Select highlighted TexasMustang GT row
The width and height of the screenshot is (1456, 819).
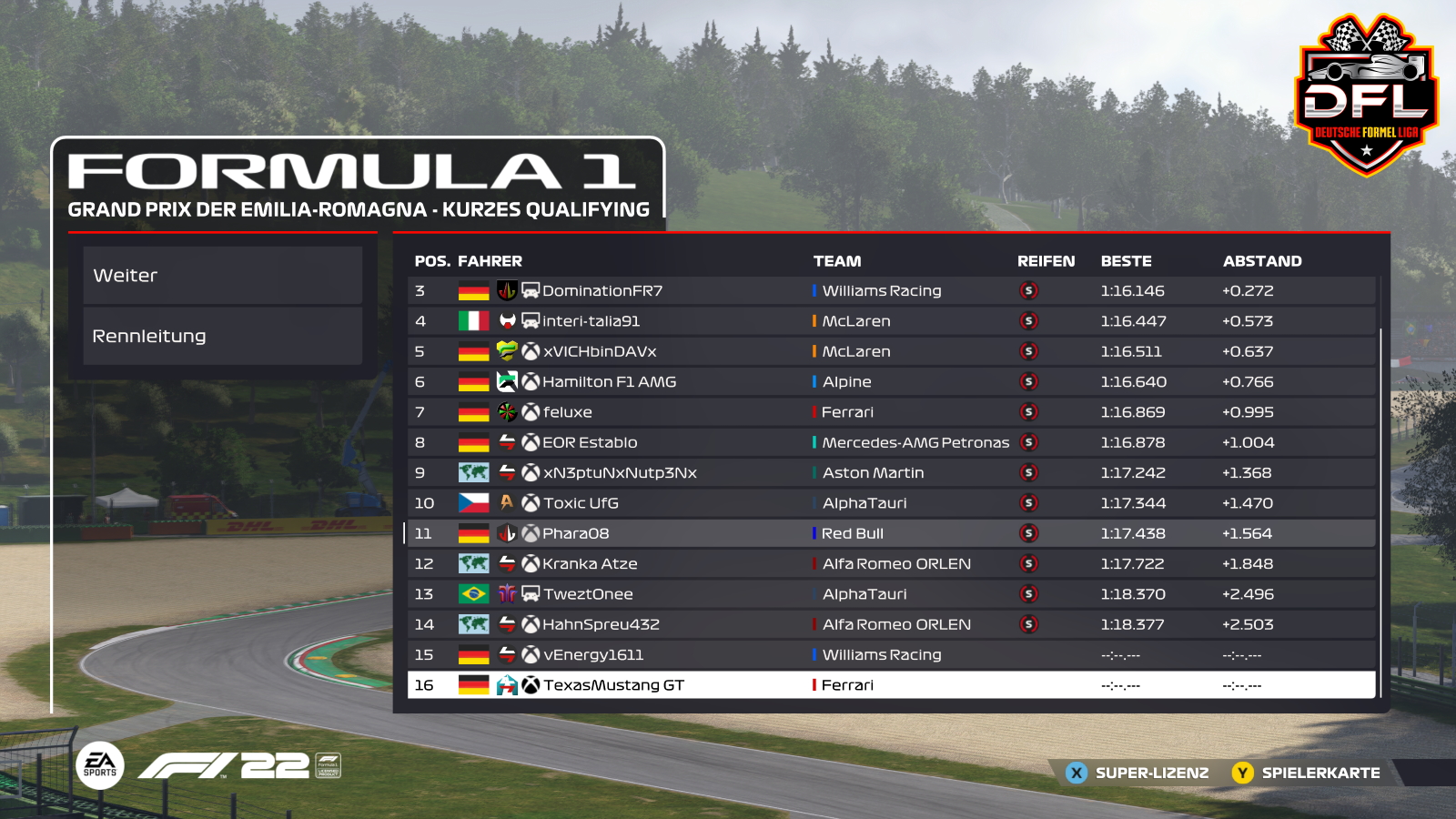(x=891, y=685)
